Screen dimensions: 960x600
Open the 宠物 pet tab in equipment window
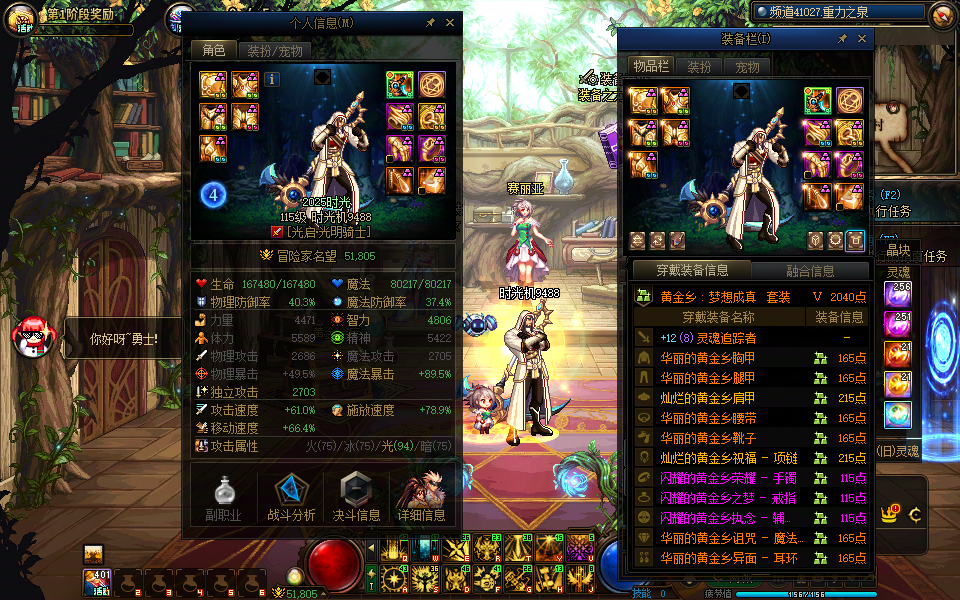point(747,67)
